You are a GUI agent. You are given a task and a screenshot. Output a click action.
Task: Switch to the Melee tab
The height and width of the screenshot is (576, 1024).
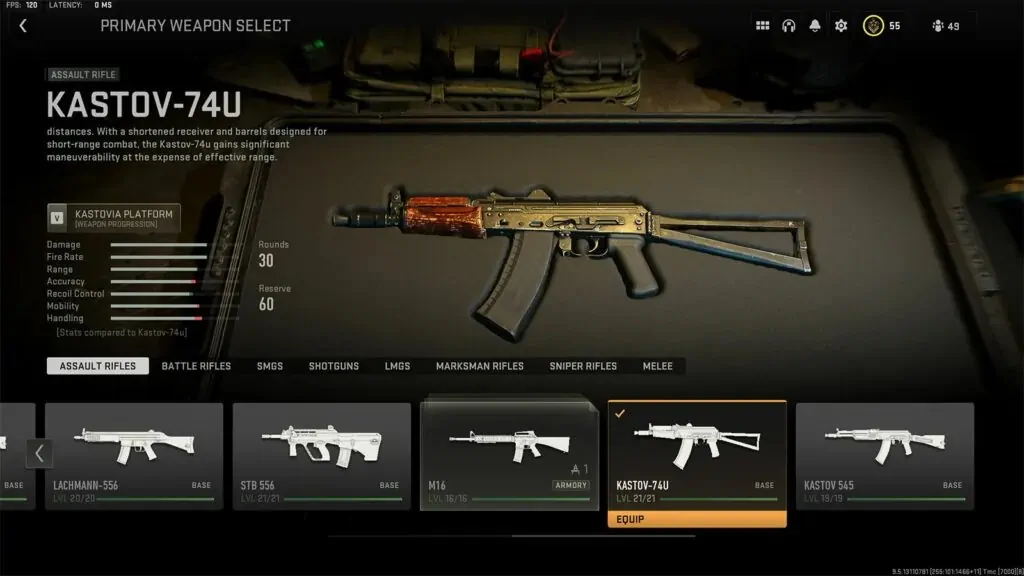coord(657,366)
